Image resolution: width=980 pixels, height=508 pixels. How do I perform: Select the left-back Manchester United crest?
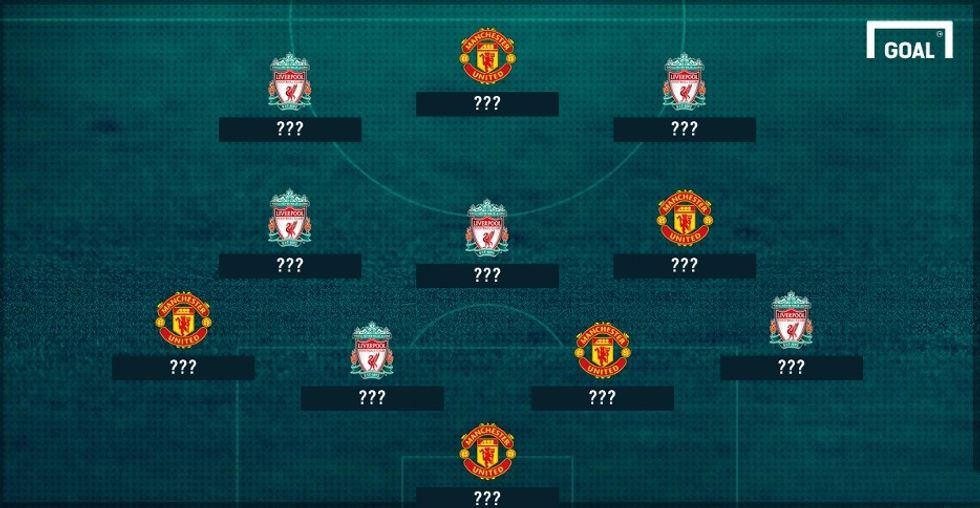(183, 320)
